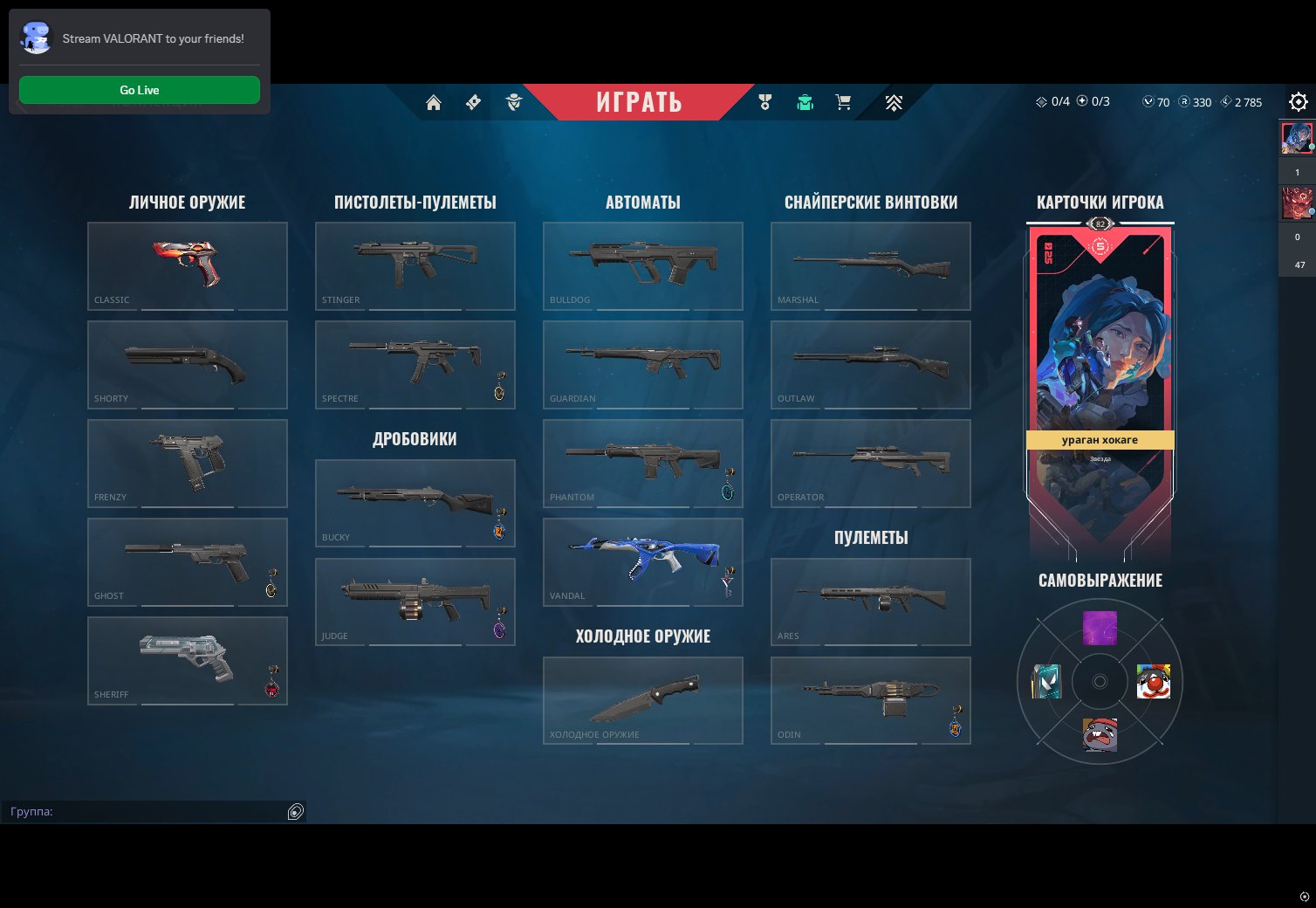Expand the friends group labeled 1
The height and width of the screenshot is (908, 1316).
[x=1298, y=172]
